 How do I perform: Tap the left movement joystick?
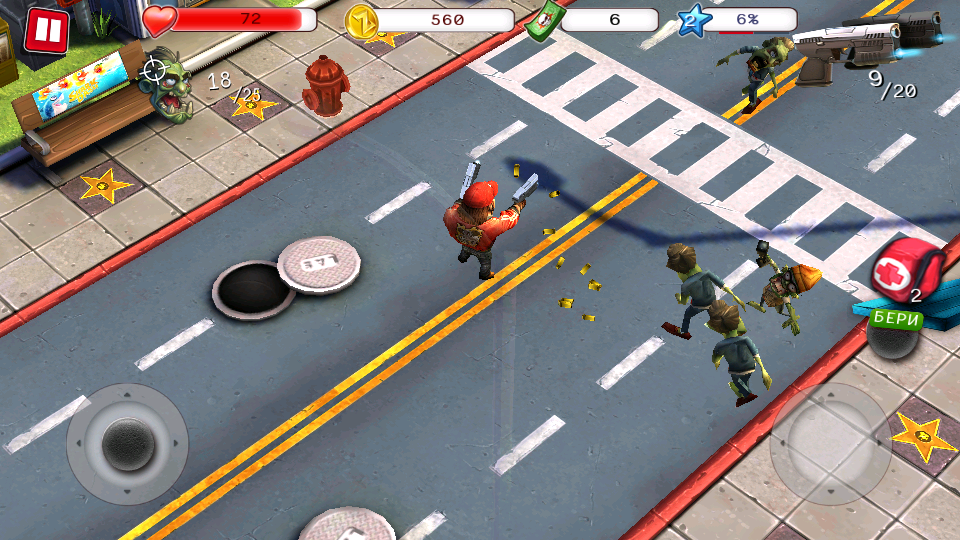127,442
